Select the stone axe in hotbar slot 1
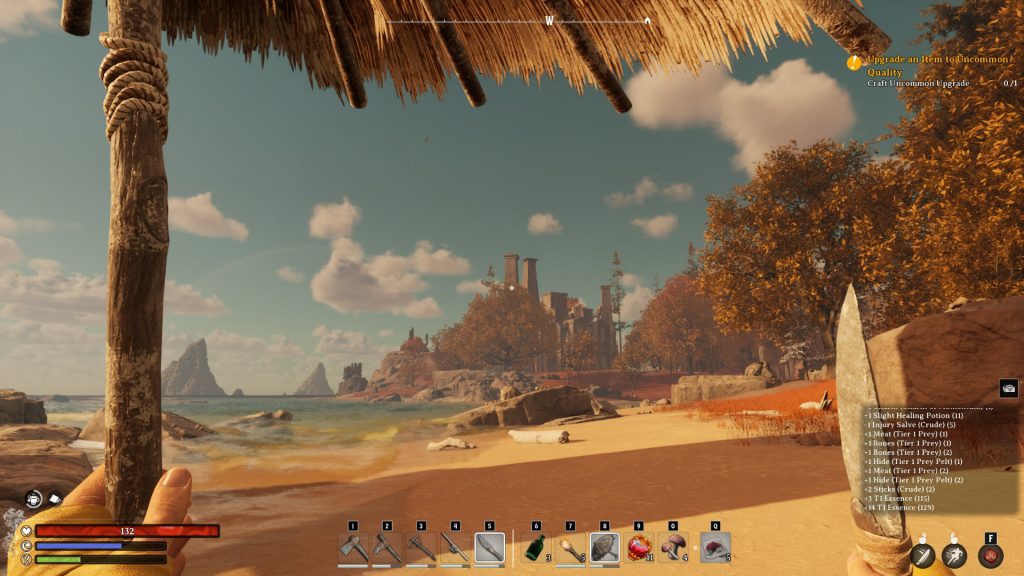Viewport: 1024px width, 576px height. (x=353, y=548)
